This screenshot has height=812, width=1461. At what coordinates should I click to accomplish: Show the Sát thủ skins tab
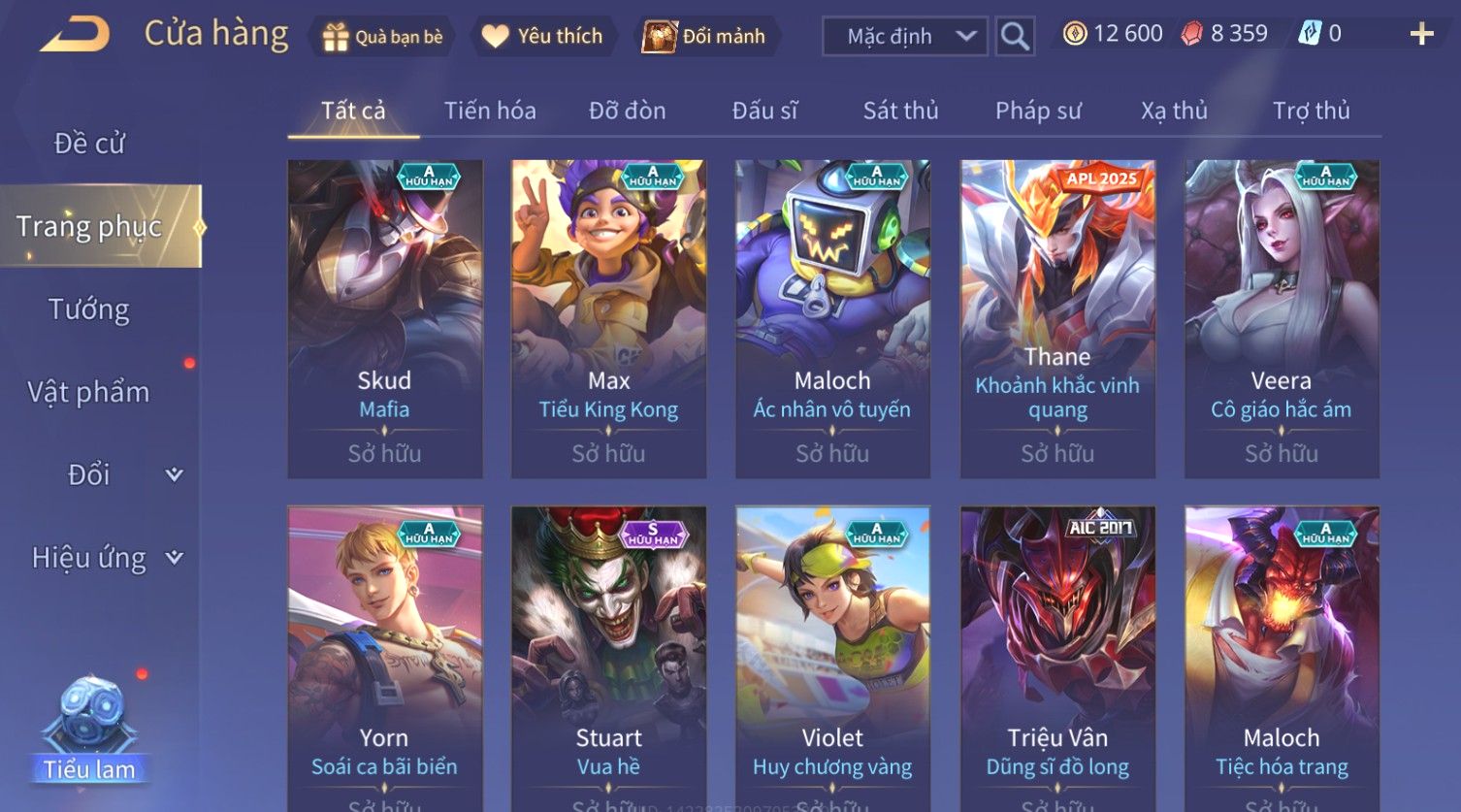coord(900,111)
